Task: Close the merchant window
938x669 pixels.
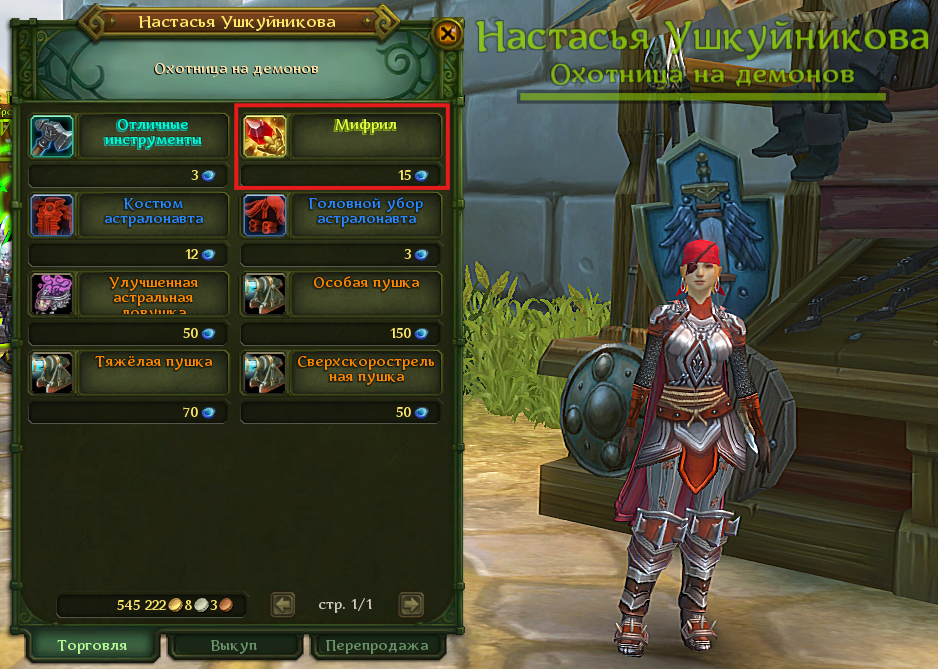Action: pos(448,34)
